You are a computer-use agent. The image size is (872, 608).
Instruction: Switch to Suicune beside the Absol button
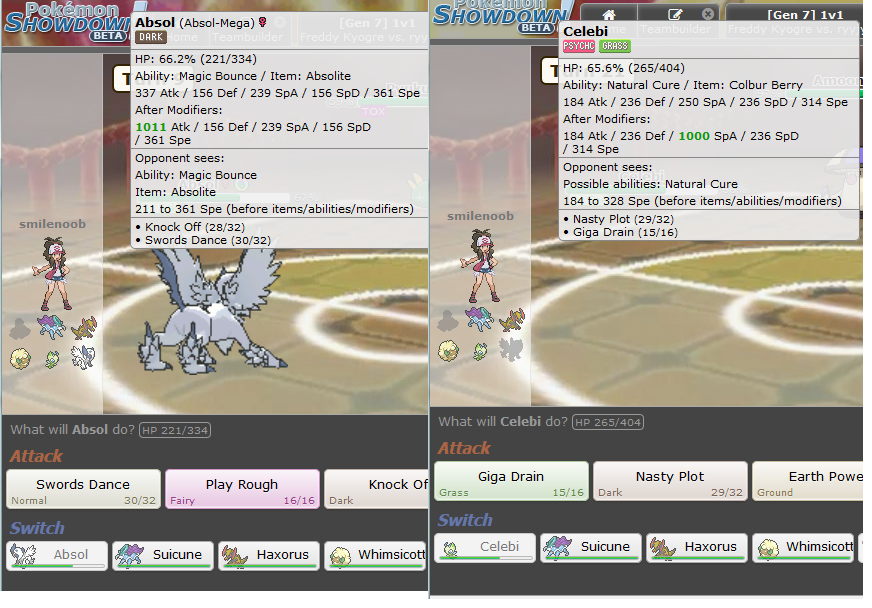pos(163,555)
